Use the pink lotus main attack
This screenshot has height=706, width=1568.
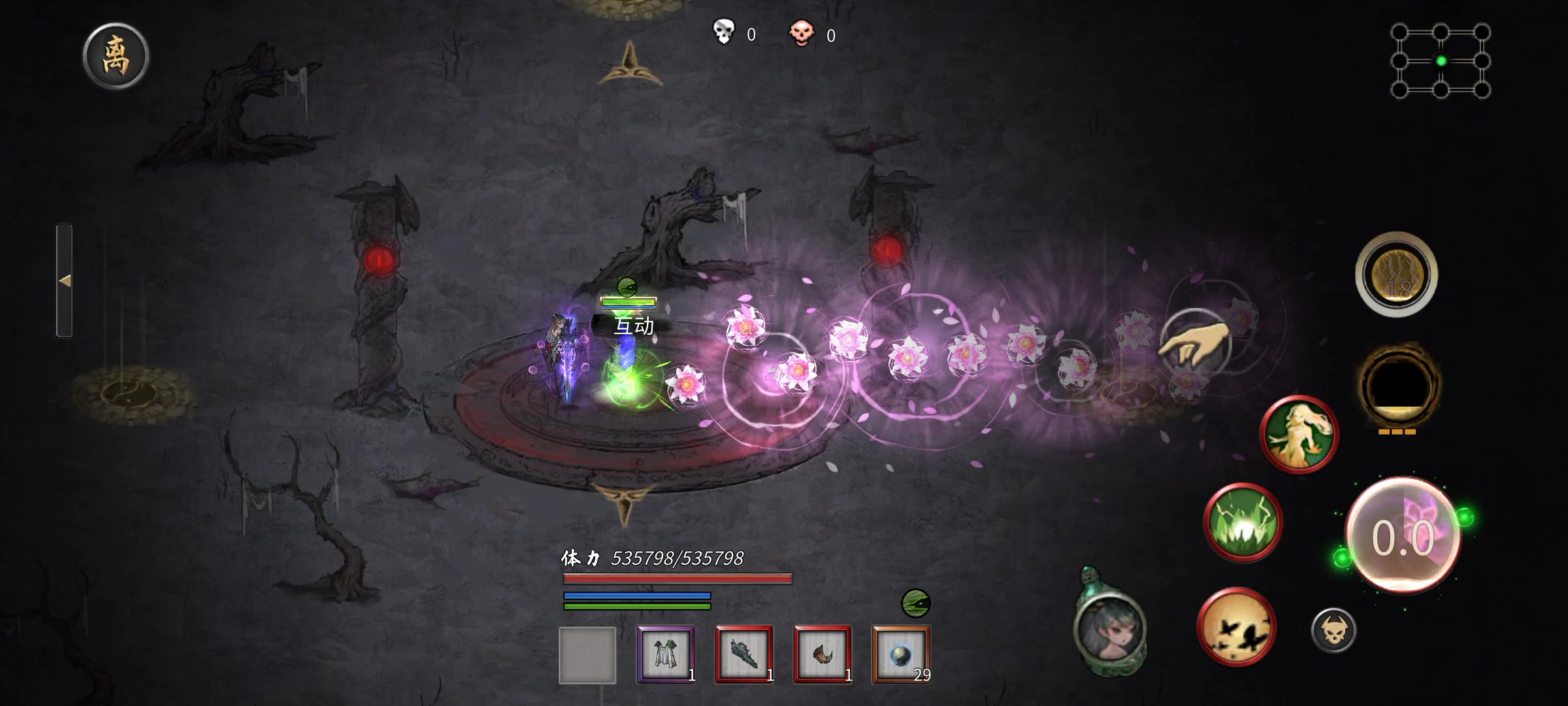pyautogui.click(x=1403, y=535)
